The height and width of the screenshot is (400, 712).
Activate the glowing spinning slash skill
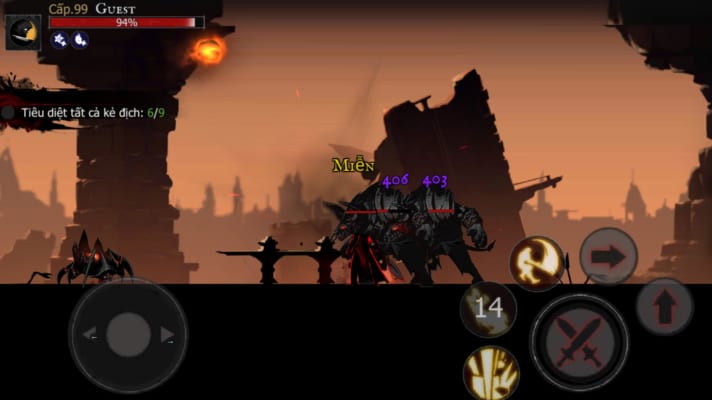(x=537, y=263)
